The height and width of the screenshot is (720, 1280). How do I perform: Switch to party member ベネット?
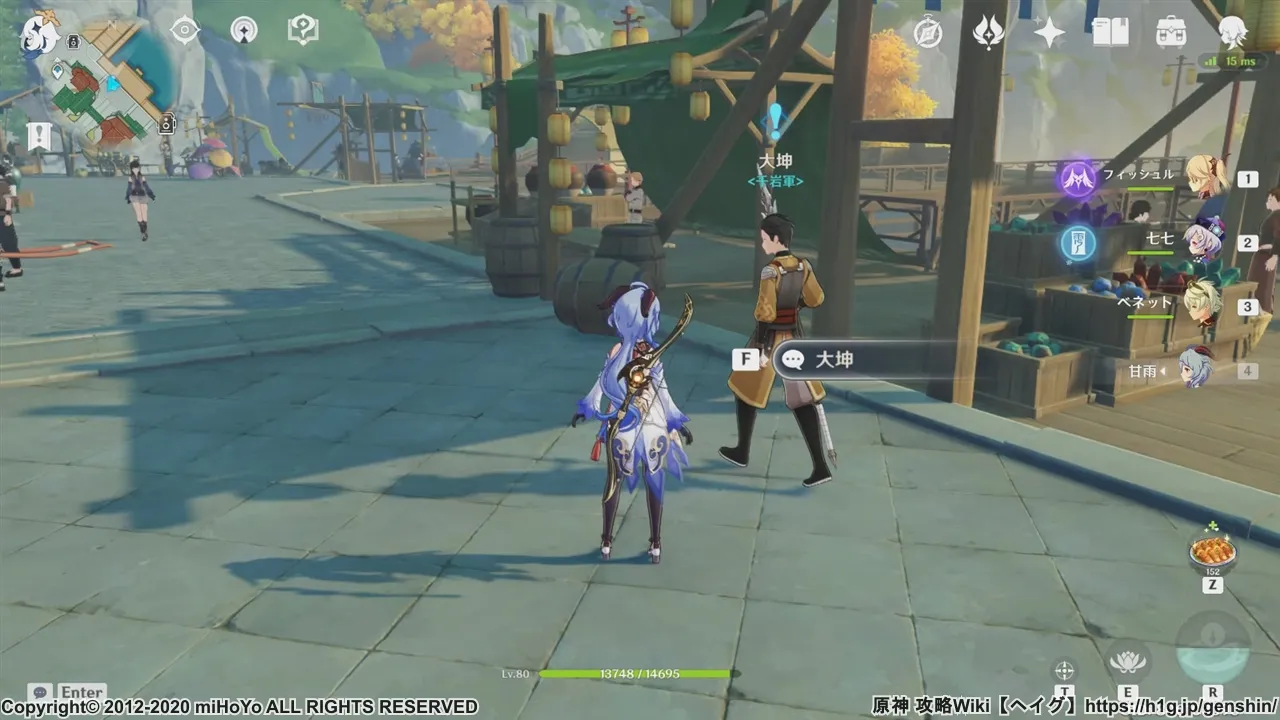coord(1202,305)
